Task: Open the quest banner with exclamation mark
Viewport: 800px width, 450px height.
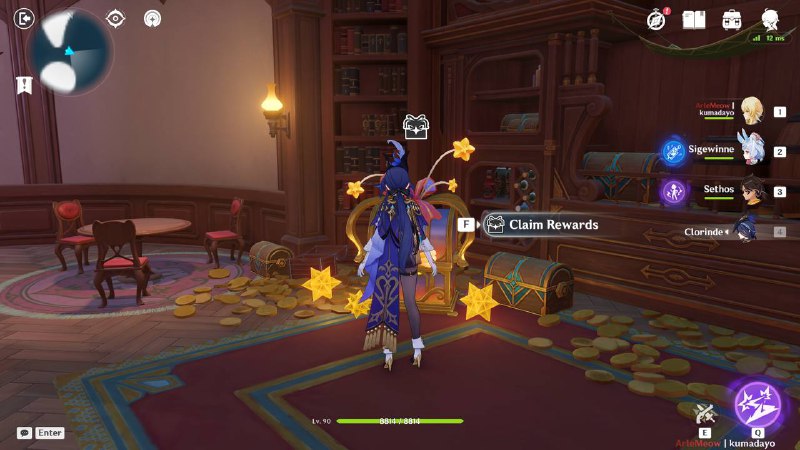Action: pyautogui.click(x=24, y=85)
